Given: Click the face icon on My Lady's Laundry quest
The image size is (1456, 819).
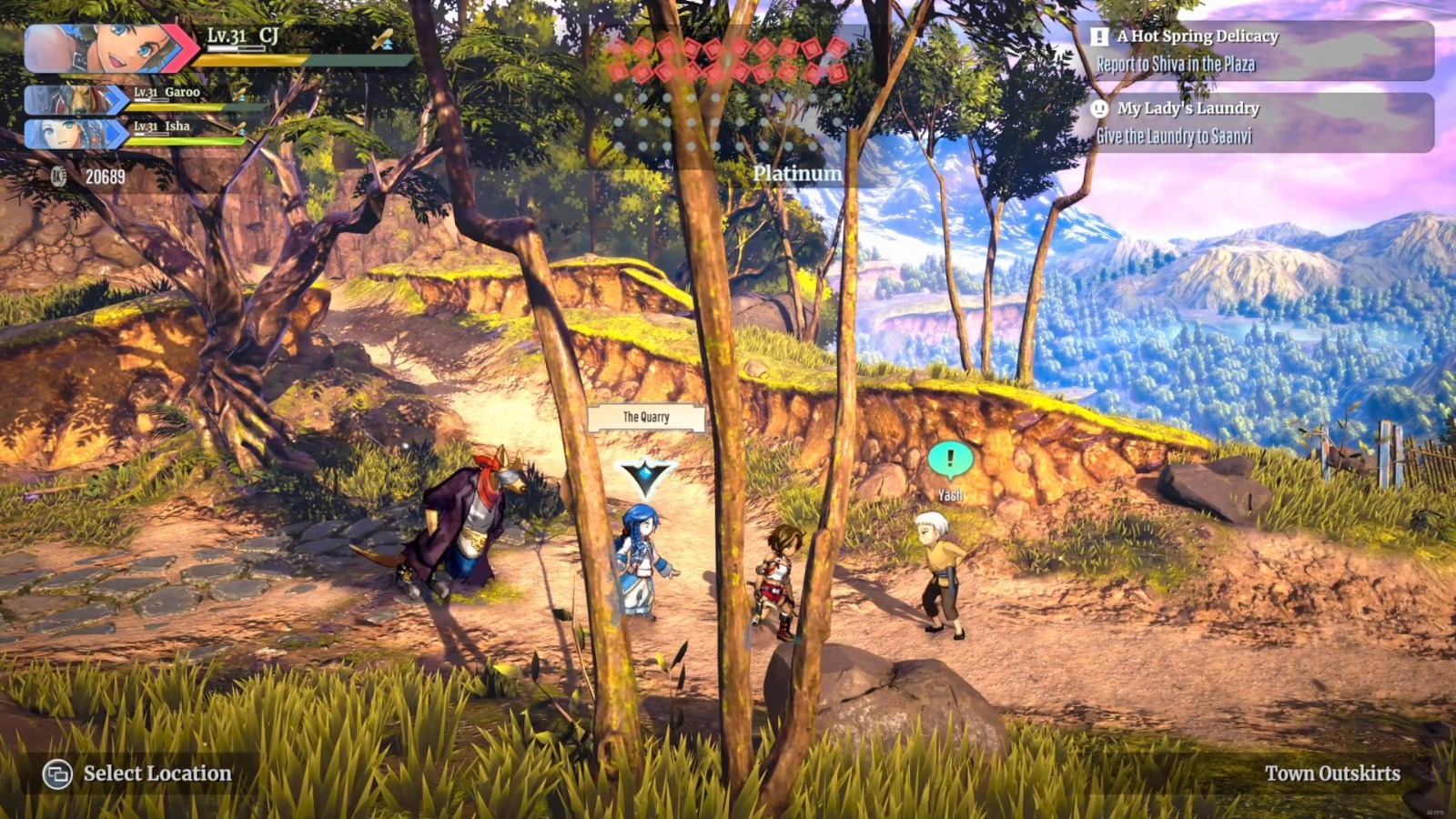Looking at the screenshot, I should [1098, 109].
